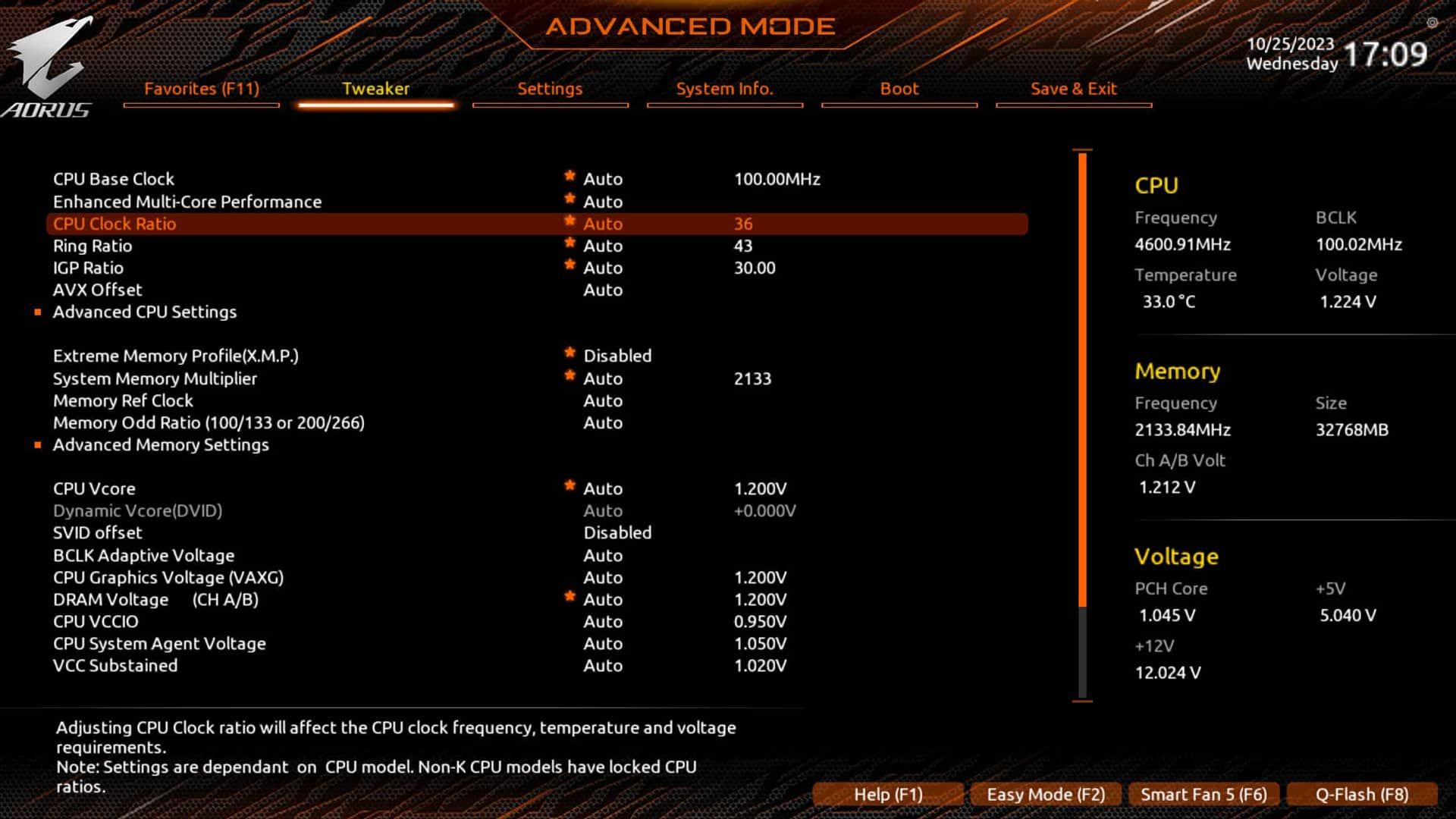Click the favorite star beside CPU Base Clock
The height and width of the screenshot is (819, 1456).
569,175
